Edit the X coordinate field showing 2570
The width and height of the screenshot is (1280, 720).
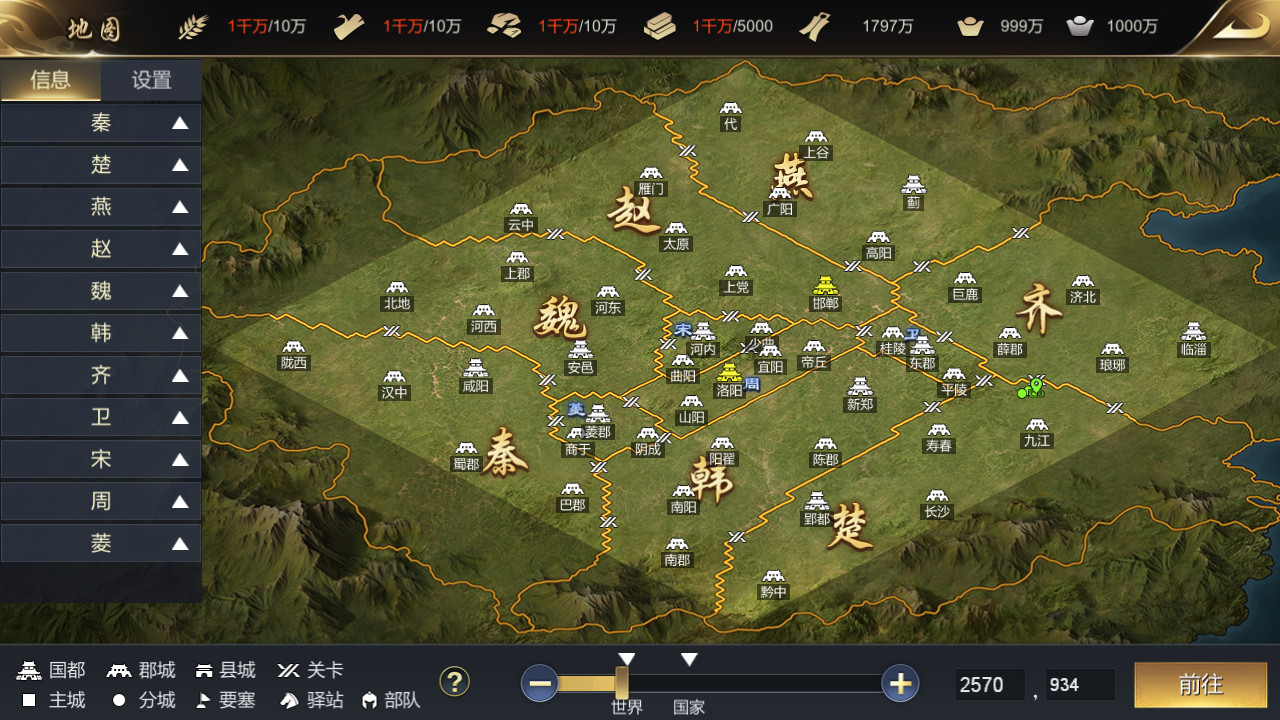988,685
